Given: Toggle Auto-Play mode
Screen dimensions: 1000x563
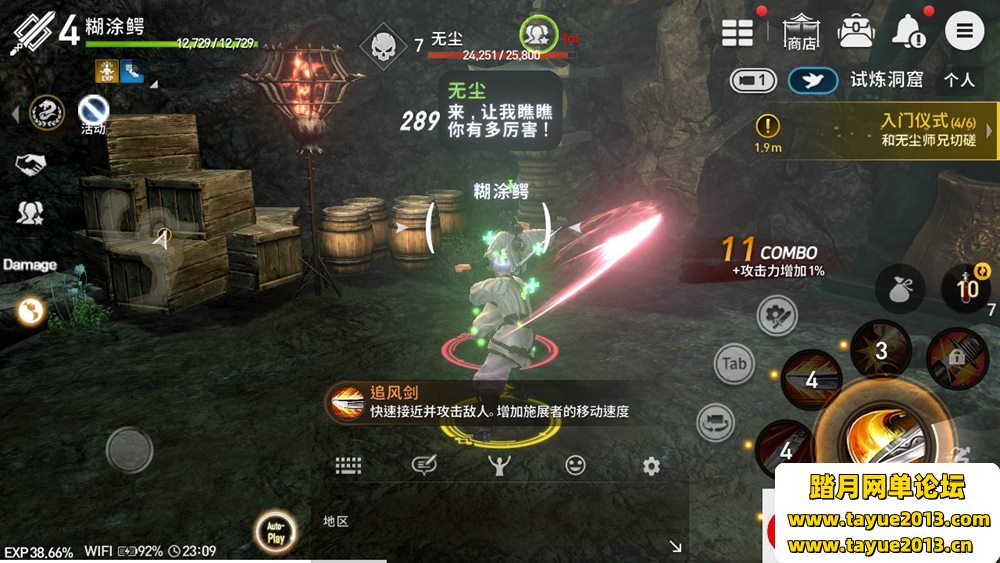Looking at the screenshot, I should click(275, 532).
